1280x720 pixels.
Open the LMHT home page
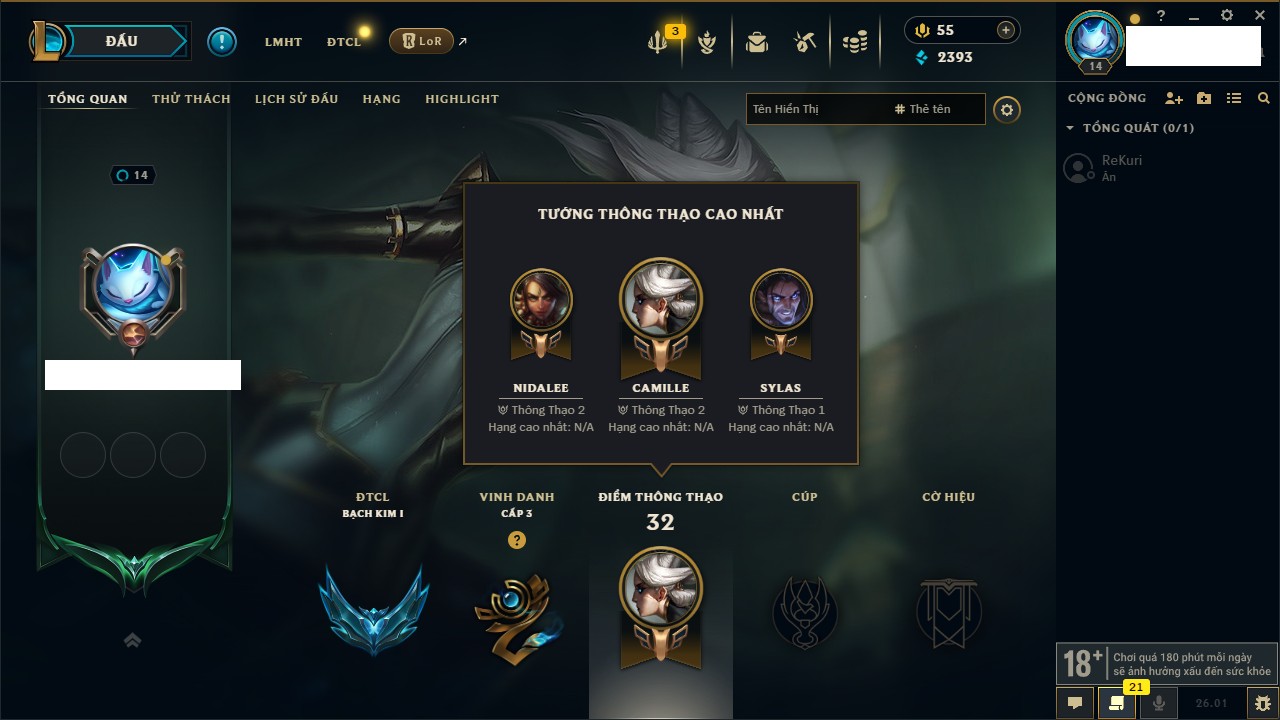283,42
